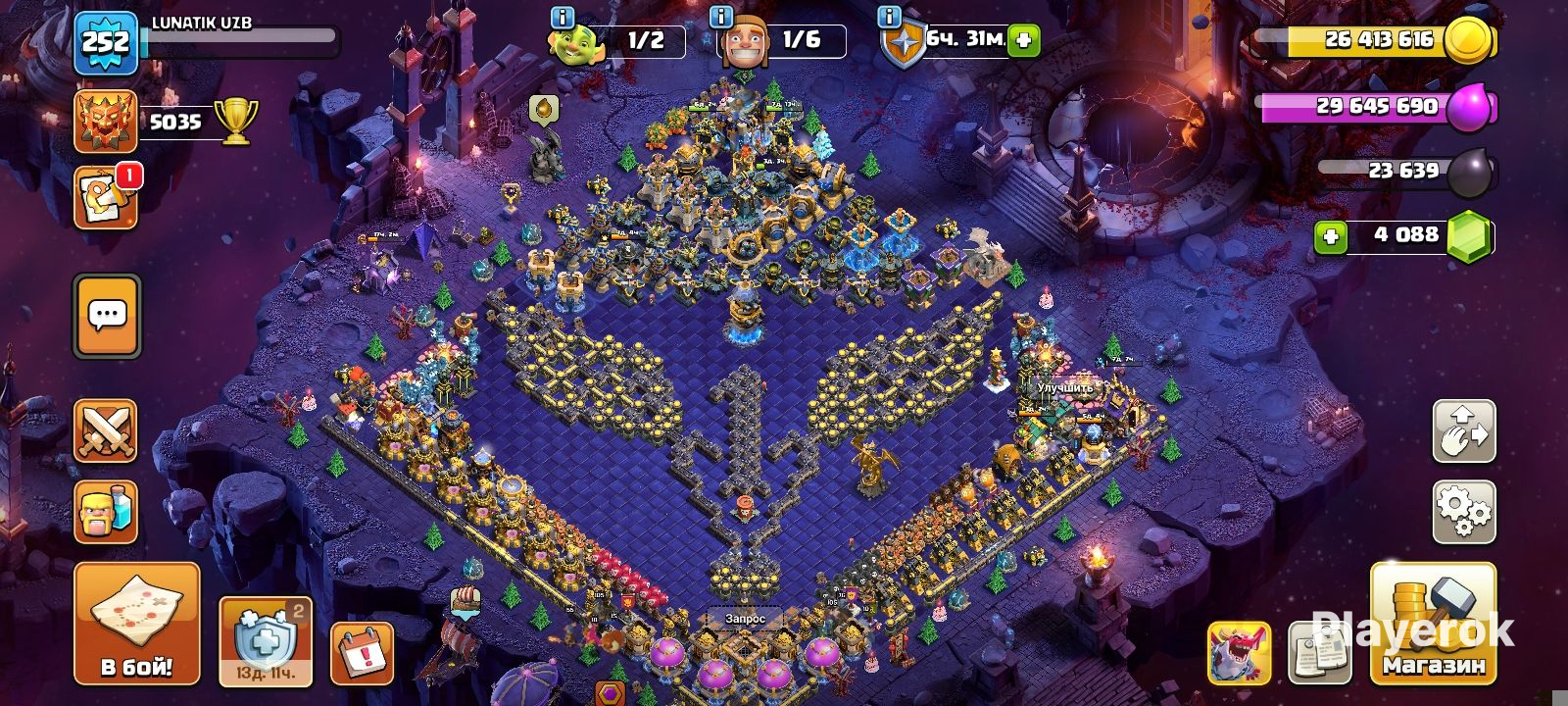This screenshot has width=1568, height=706.
Task: Show shield info button
Action: click(x=890, y=17)
